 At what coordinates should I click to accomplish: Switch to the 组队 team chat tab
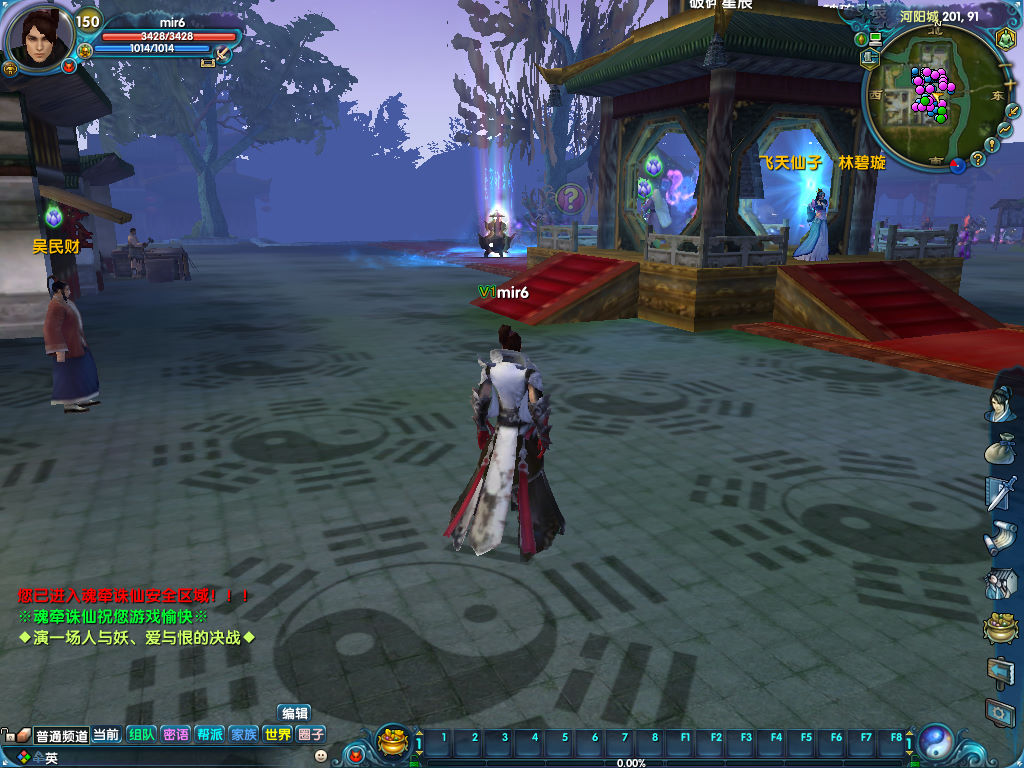tap(141, 734)
